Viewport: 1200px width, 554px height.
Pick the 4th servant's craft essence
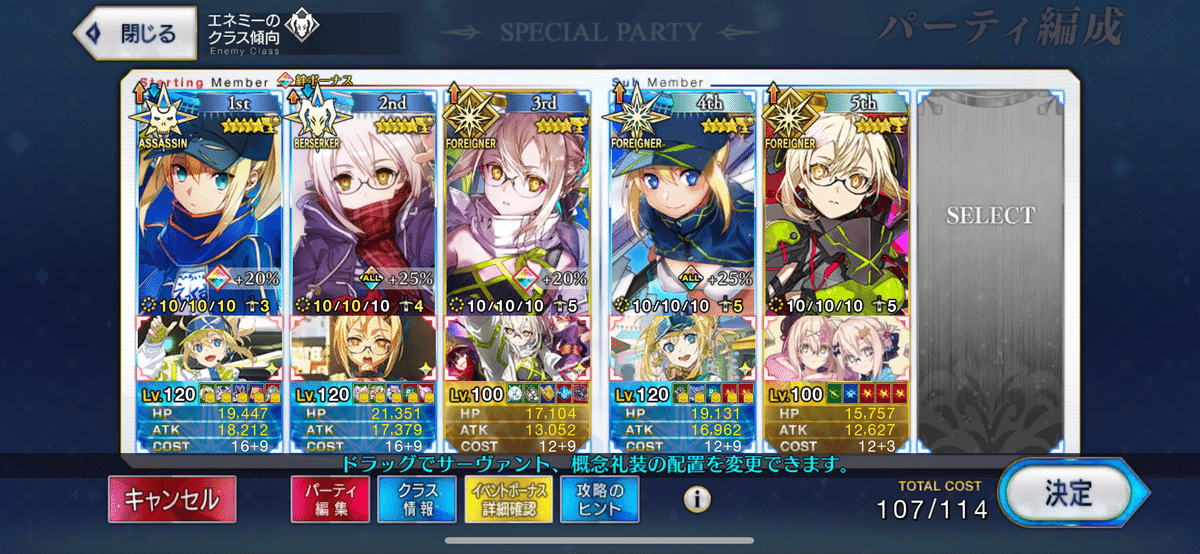pyautogui.click(x=679, y=348)
